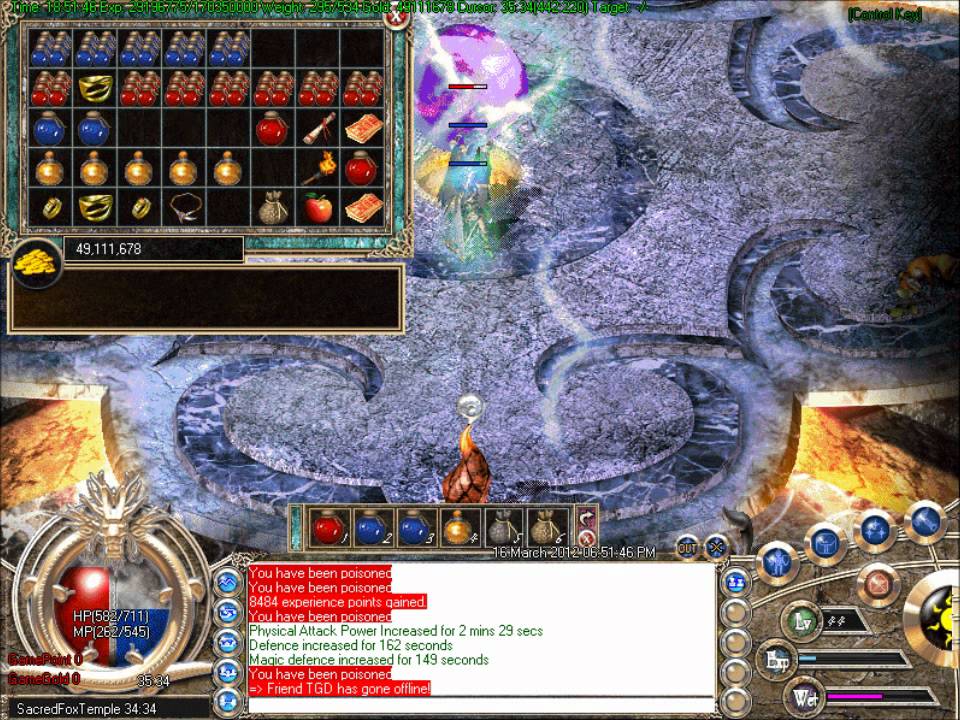Select the red apple in the bag
Viewport: 960px width, 720px height.
[x=318, y=208]
